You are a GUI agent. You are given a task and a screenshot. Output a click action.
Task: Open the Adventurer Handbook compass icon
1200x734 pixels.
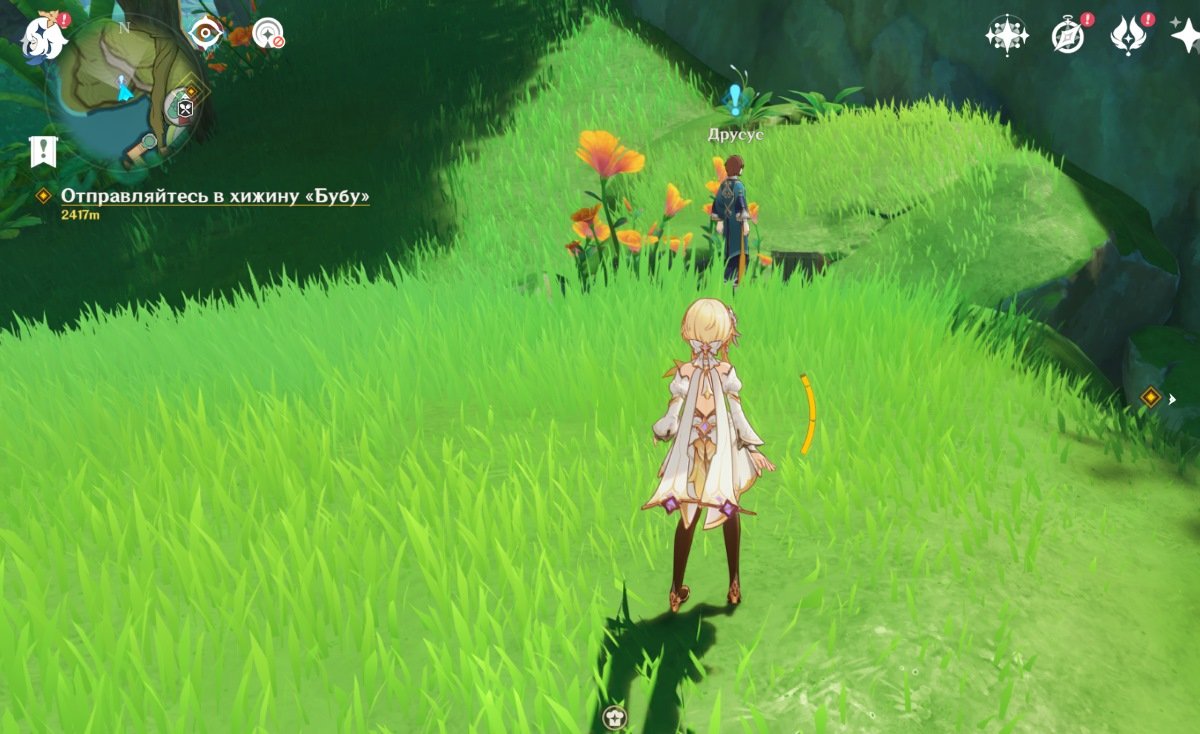[x=1068, y=36]
